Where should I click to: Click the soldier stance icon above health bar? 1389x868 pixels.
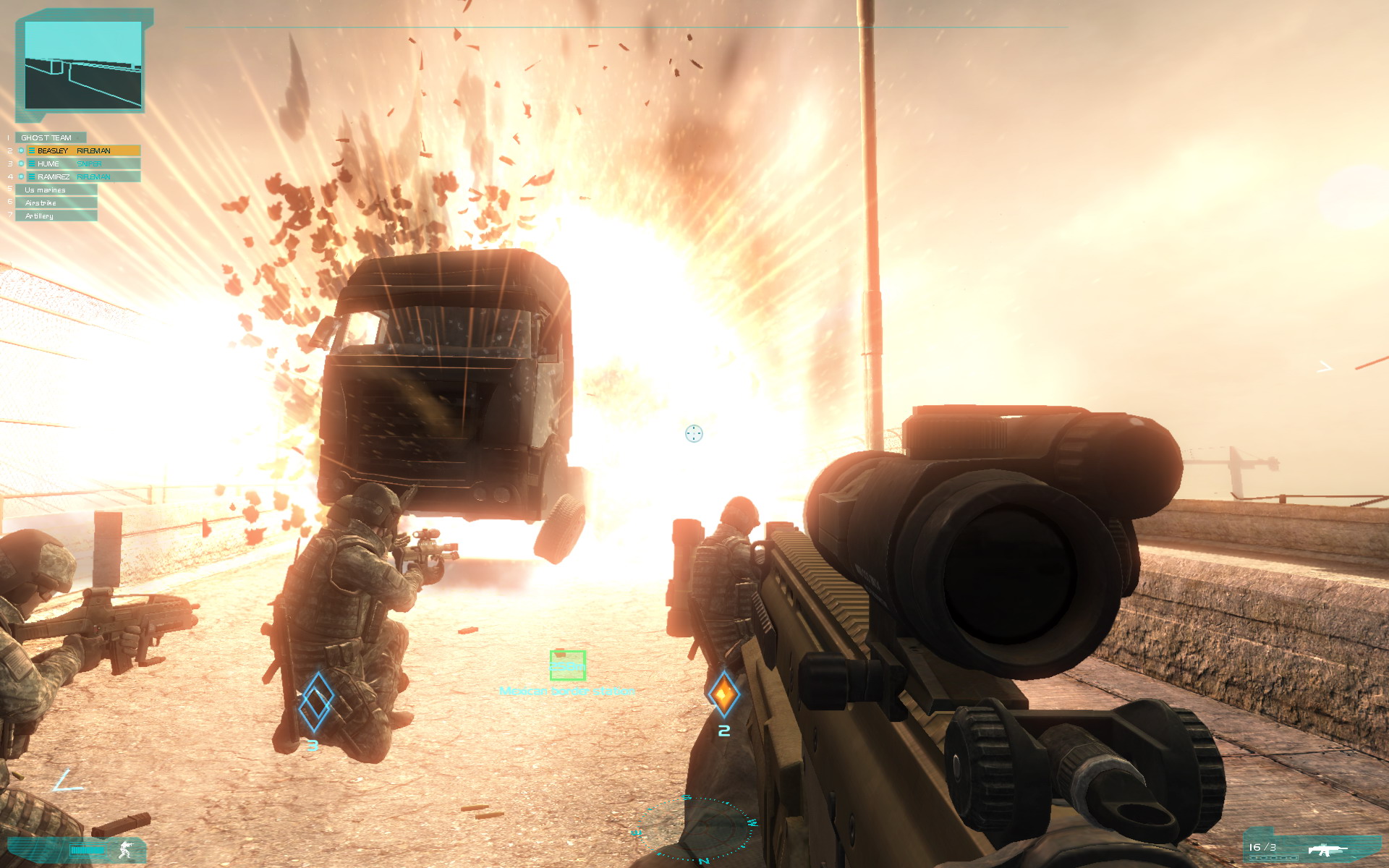(125, 850)
